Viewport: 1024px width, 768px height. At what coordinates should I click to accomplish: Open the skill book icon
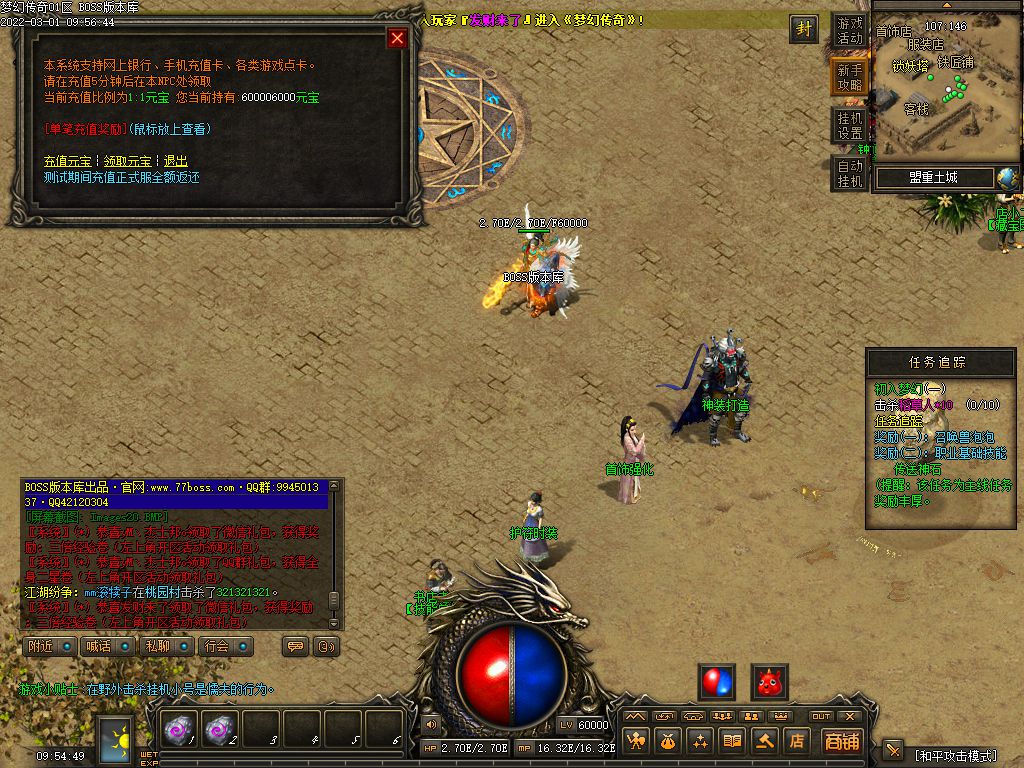coord(733,741)
